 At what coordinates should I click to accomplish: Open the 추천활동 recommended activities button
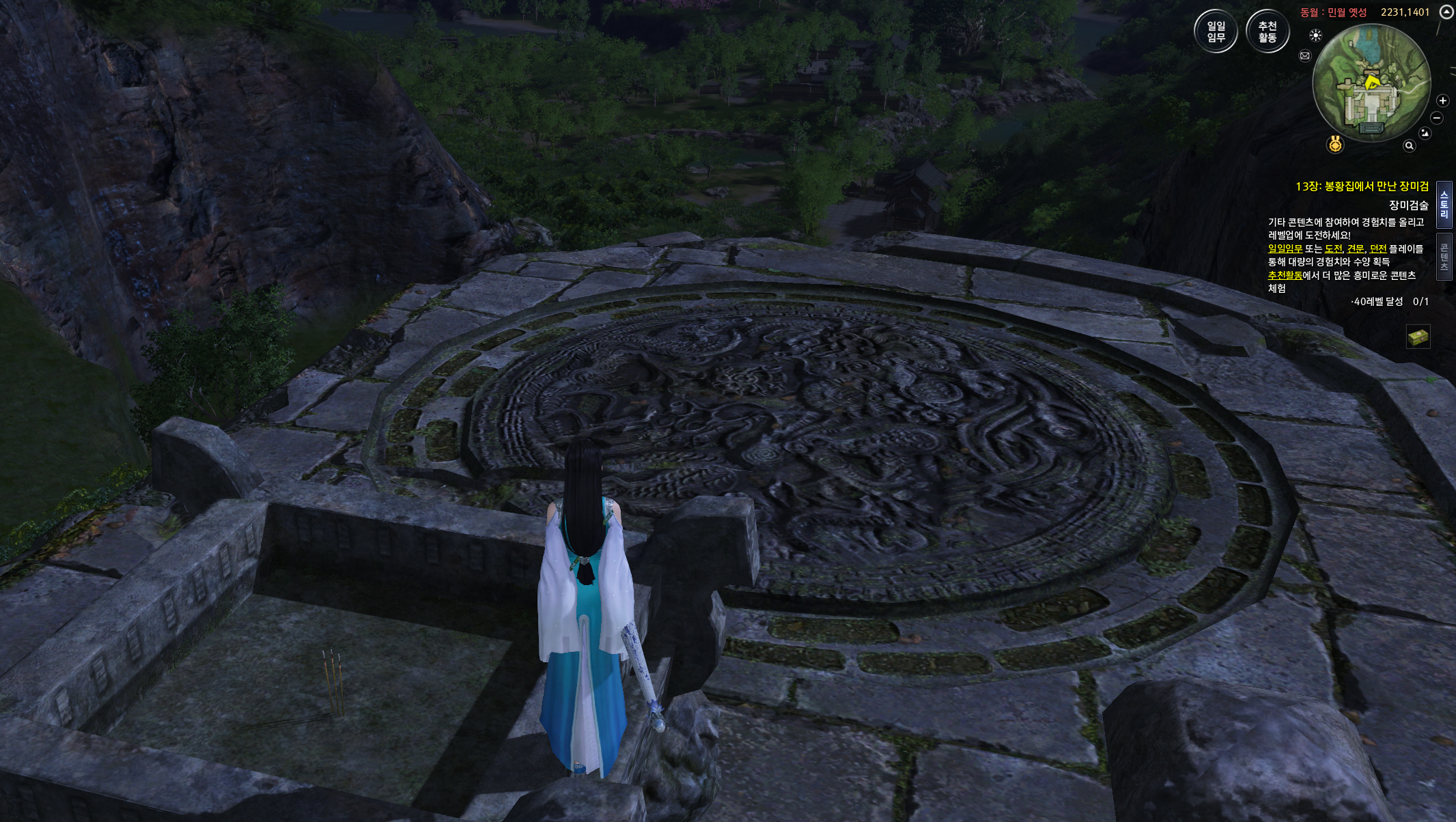coord(1267,31)
